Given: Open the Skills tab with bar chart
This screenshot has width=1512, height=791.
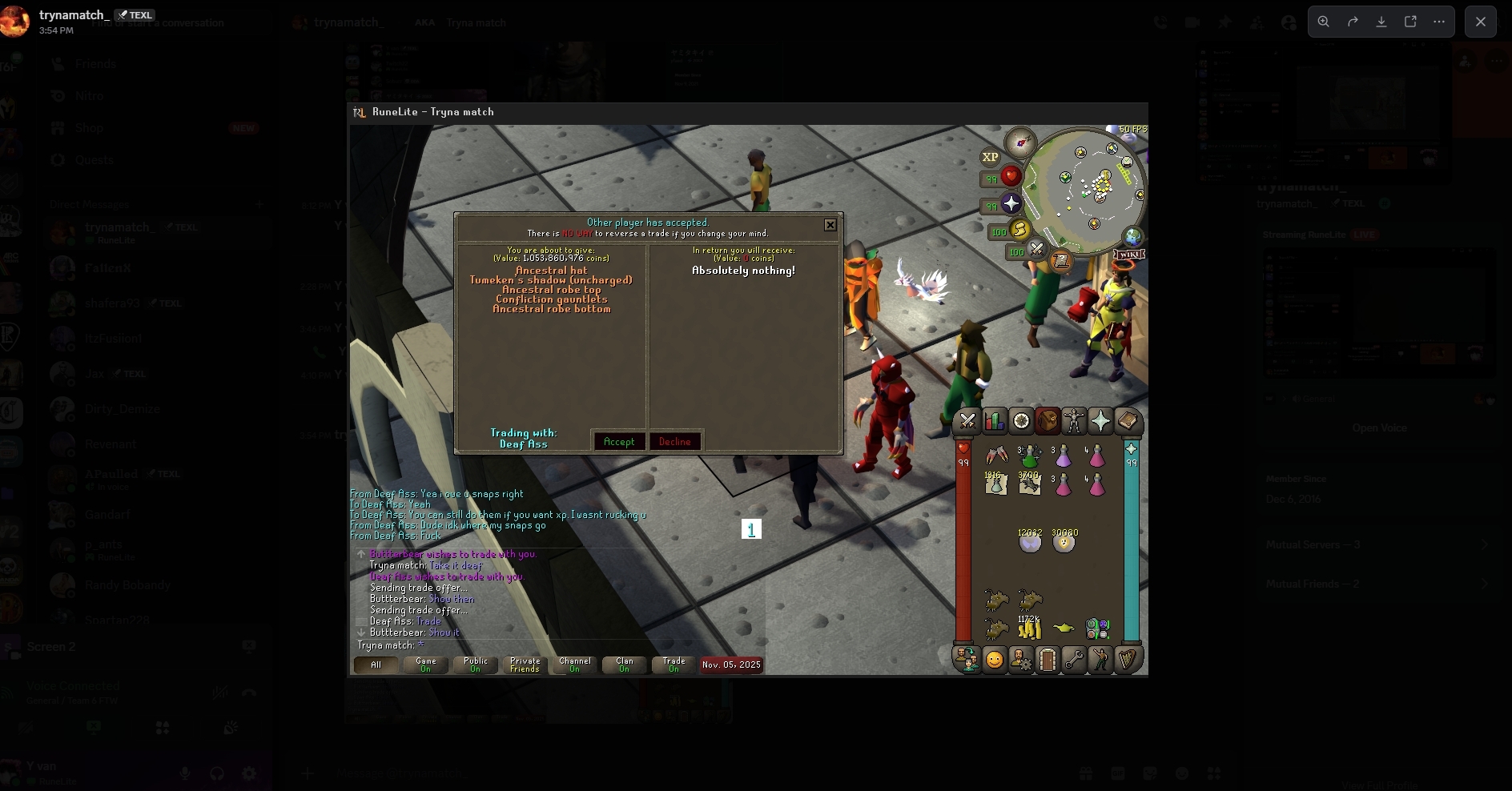Looking at the screenshot, I should click(x=995, y=421).
